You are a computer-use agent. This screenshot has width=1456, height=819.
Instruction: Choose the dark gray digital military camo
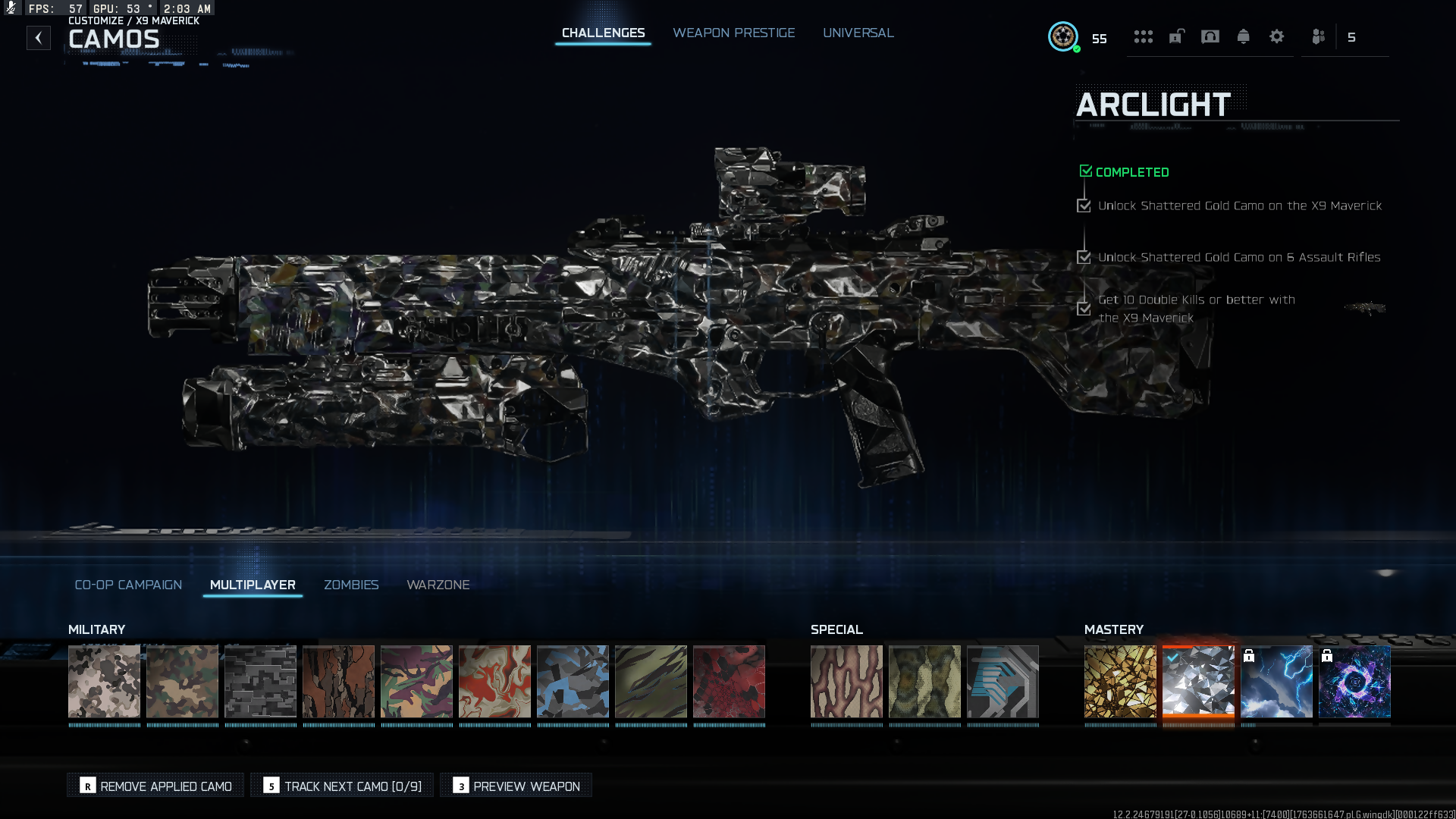pos(260,681)
